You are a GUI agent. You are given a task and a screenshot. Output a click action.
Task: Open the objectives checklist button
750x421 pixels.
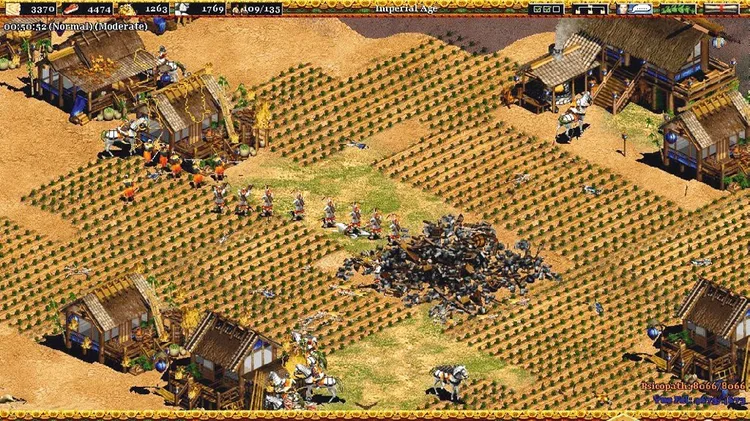[548, 8]
